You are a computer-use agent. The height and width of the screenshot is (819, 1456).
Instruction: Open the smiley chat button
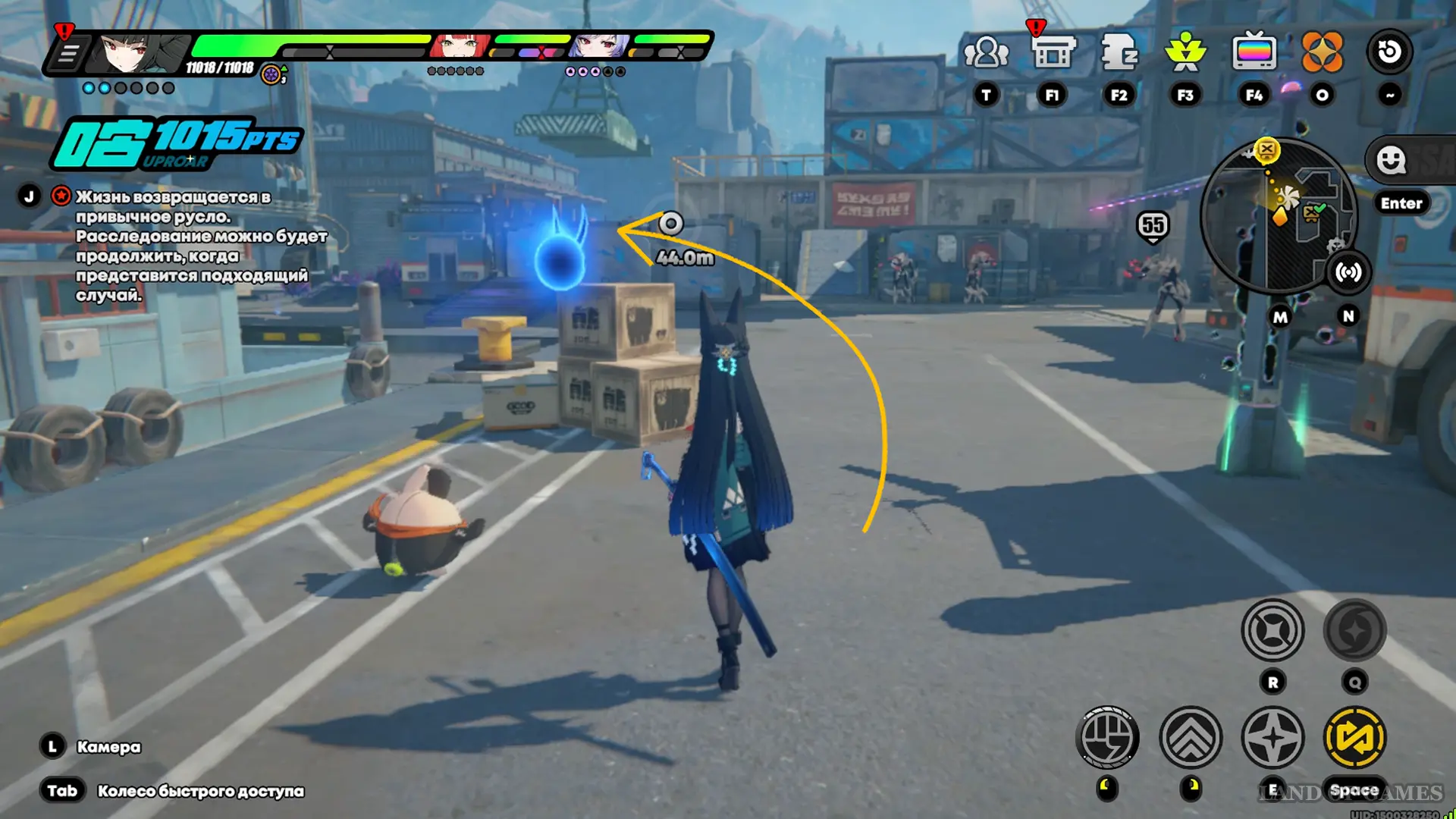click(1391, 161)
